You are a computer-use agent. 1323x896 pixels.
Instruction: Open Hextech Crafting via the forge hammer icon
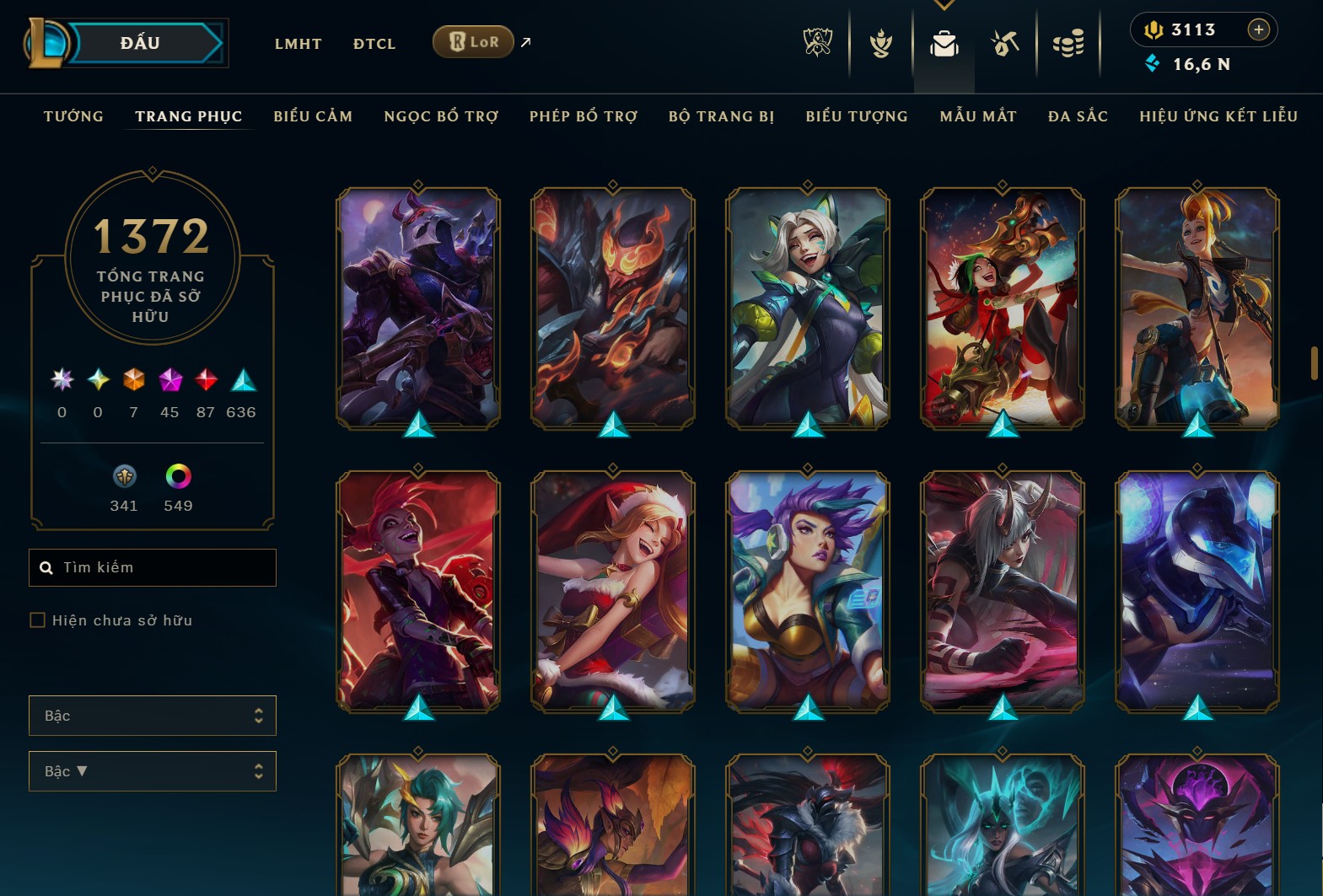(x=1005, y=44)
